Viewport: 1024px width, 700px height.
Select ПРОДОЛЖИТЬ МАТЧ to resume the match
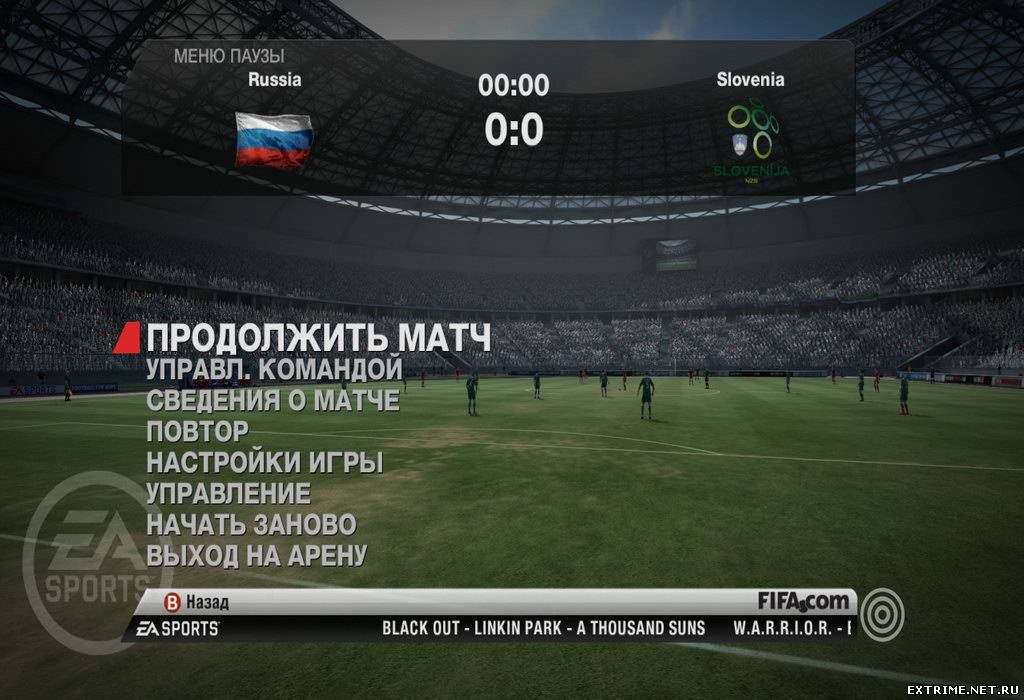tap(318, 337)
